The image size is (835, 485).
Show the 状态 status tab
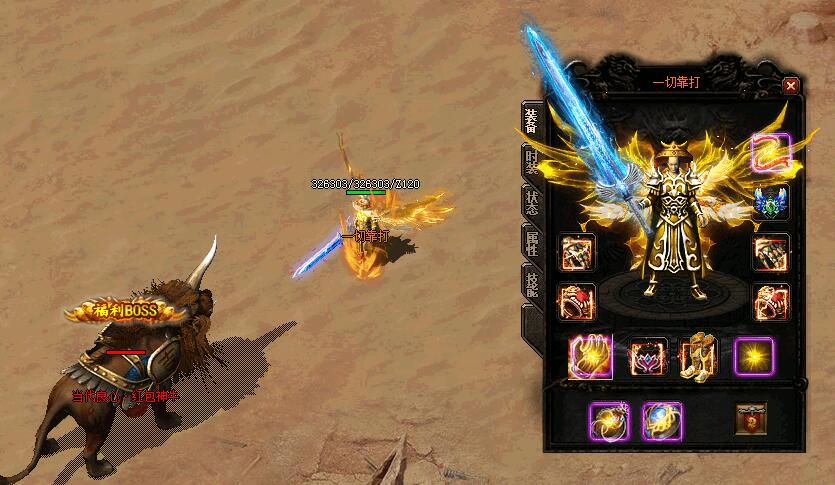(x=531, y=201)
